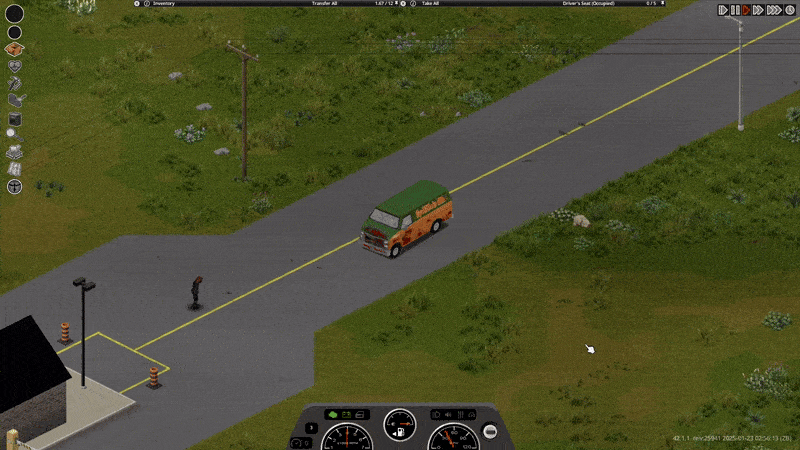The image size is (800, 450).
Task: Click the engine status icon on dashboard
Action: click(332, 414)
